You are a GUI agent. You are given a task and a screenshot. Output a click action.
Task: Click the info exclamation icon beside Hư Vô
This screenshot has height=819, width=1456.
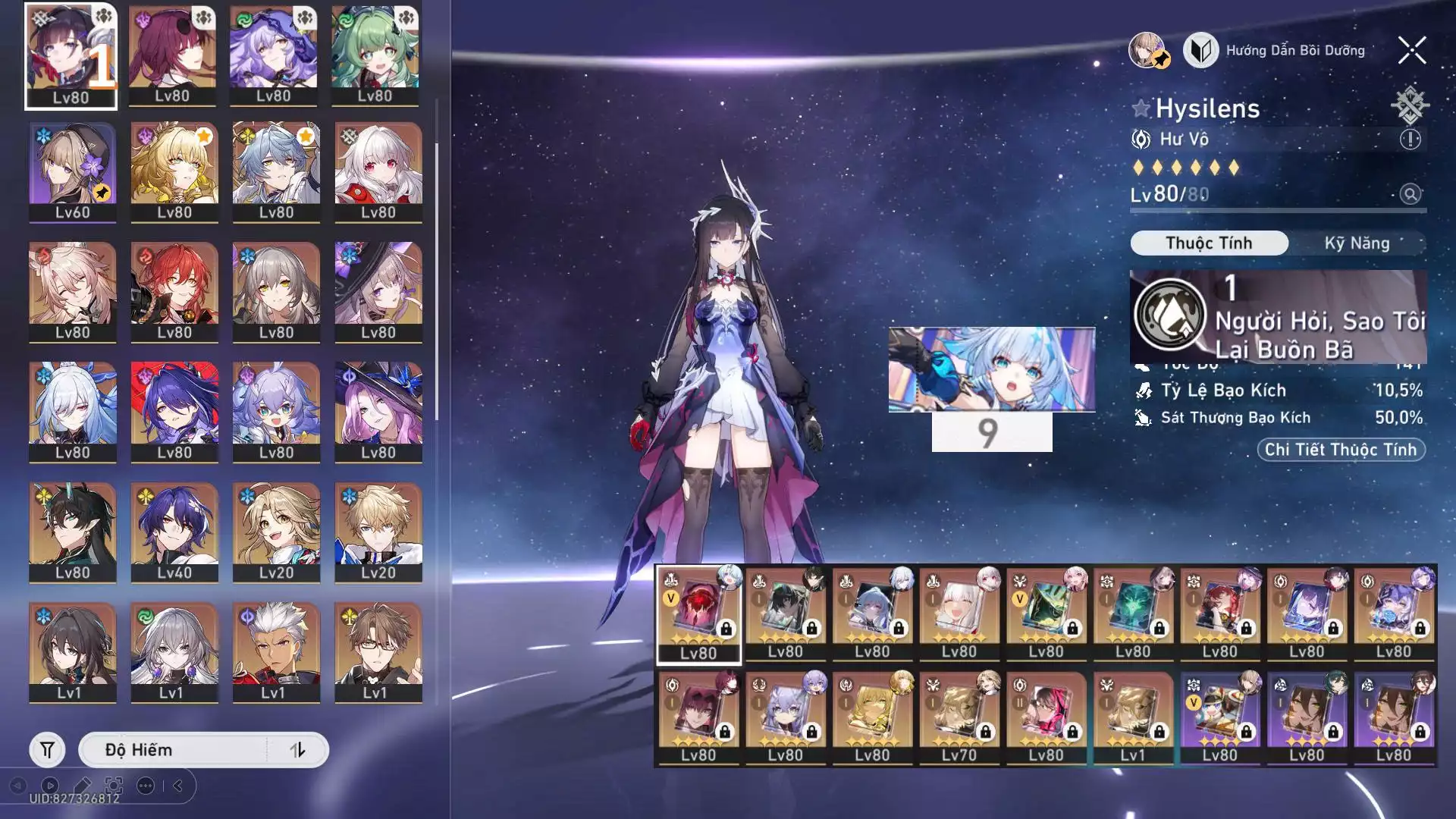click(x=1410, y=140)
